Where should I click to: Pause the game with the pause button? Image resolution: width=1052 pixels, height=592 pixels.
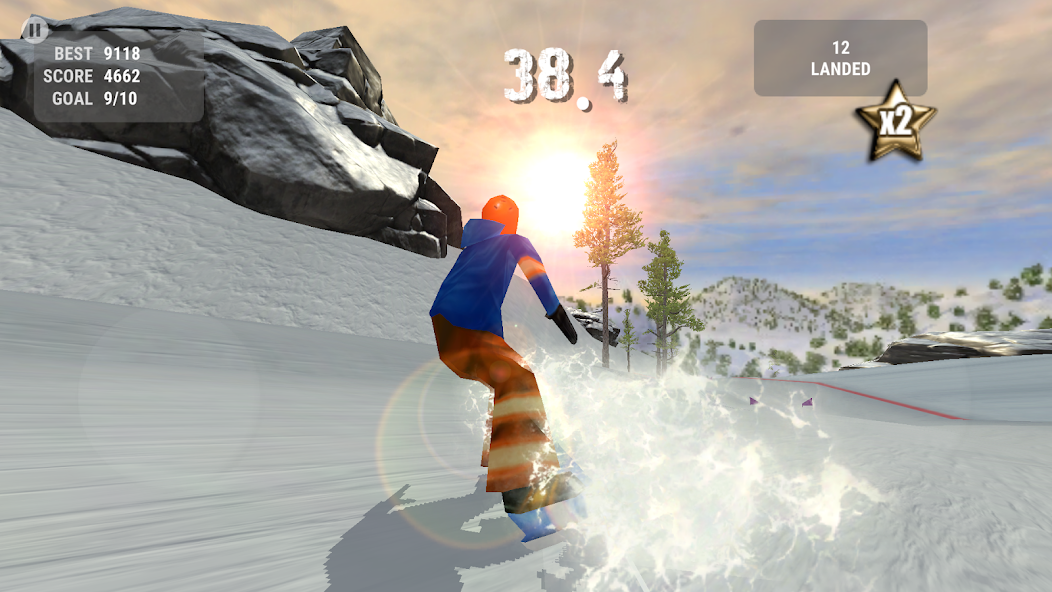click(34, 29)
